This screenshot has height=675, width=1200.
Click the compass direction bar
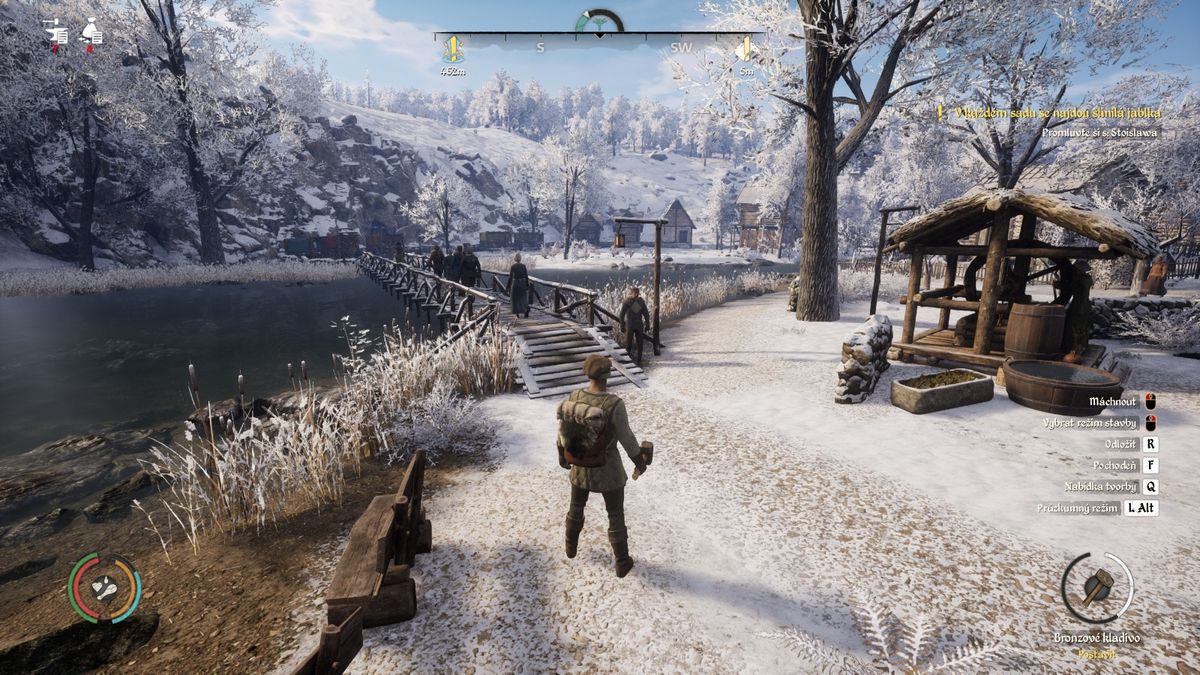(x=598, y=39)
